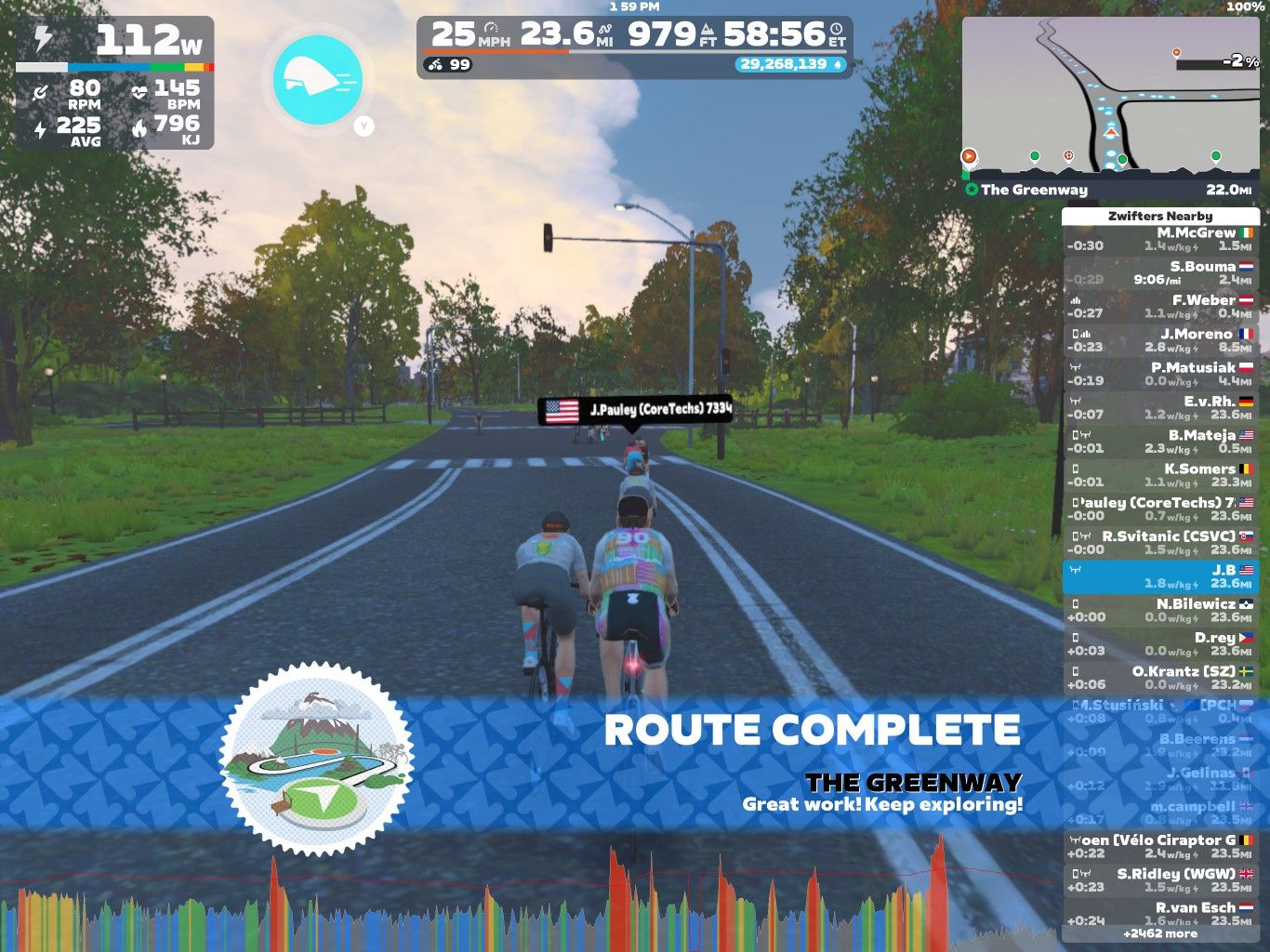Viewport: 1270px width, 952px height.
Task: Expand the +2462 more riders entry
Action: pos(1162,932)
